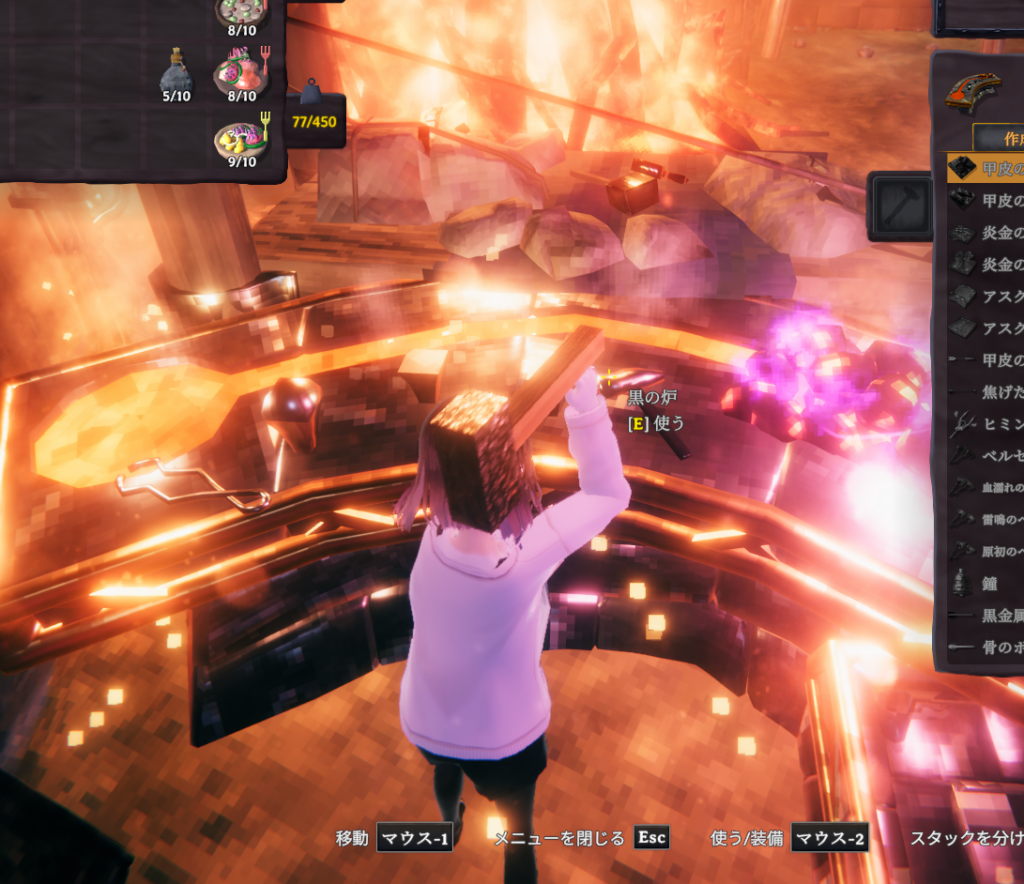Select the 黒金属 recipe row
This screenshot has height=884, width=1024.
tap(986, 615)
